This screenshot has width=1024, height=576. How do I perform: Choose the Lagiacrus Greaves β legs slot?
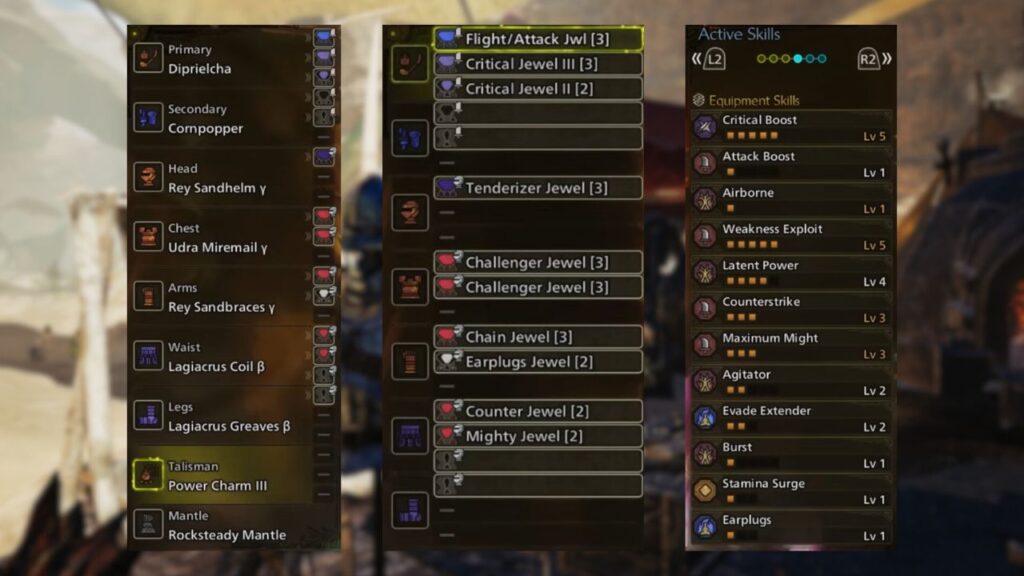click(x=222, y=416)
